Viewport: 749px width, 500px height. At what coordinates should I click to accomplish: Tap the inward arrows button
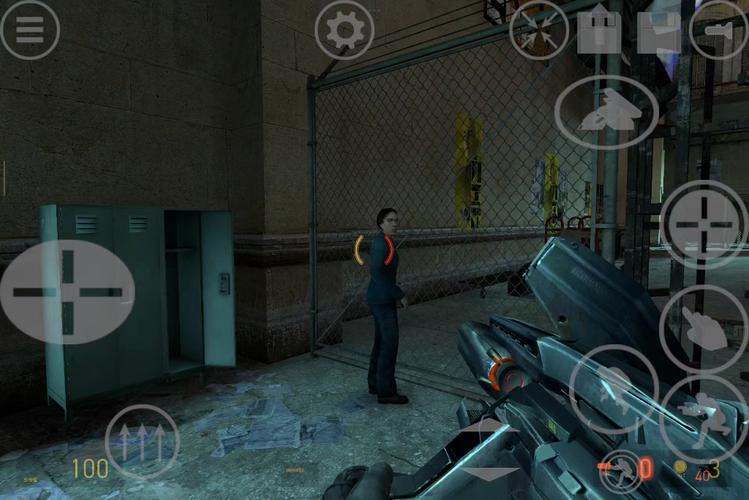[x=539, y=30]
